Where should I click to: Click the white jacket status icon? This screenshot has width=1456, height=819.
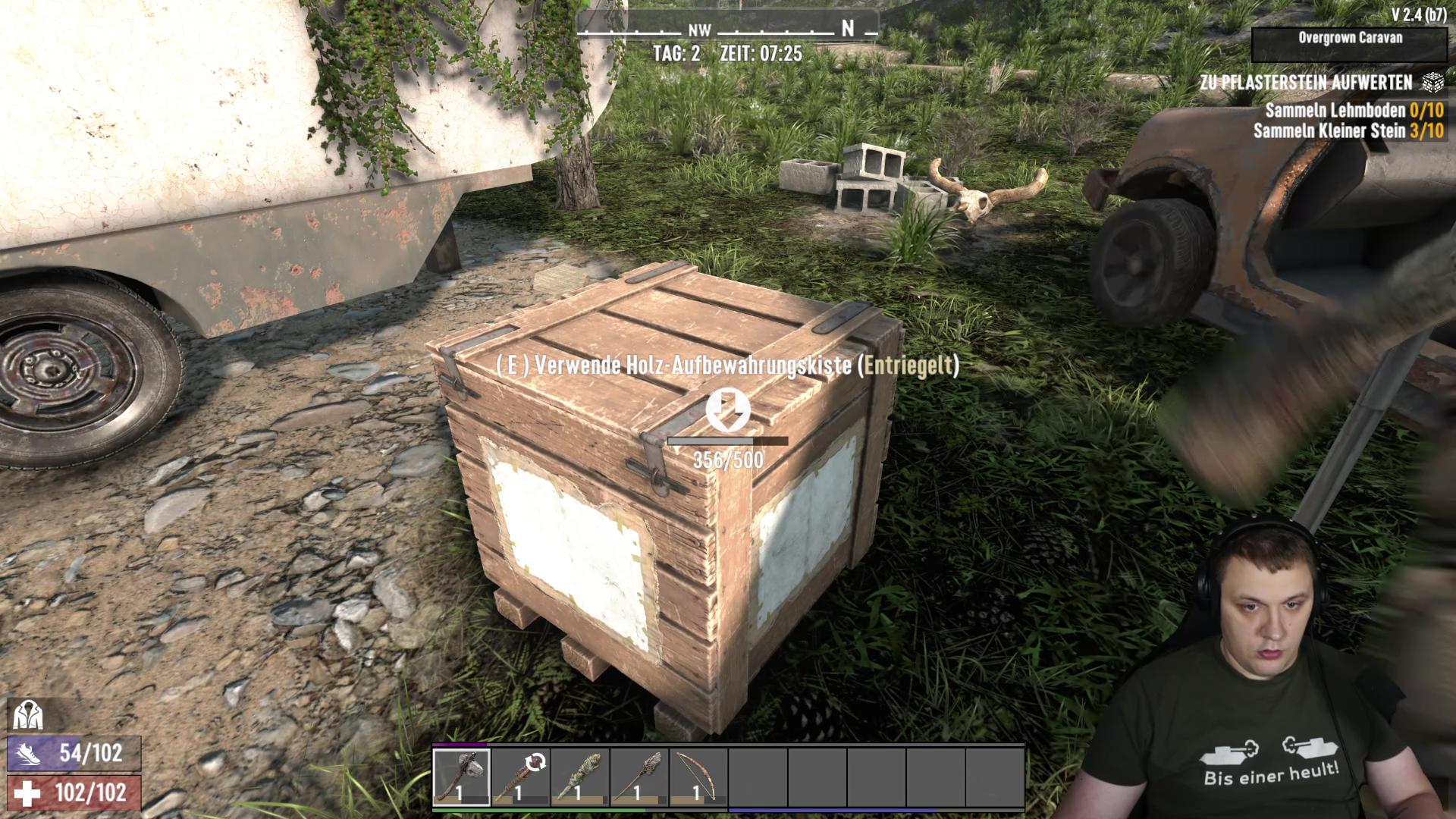pos(28,715)
